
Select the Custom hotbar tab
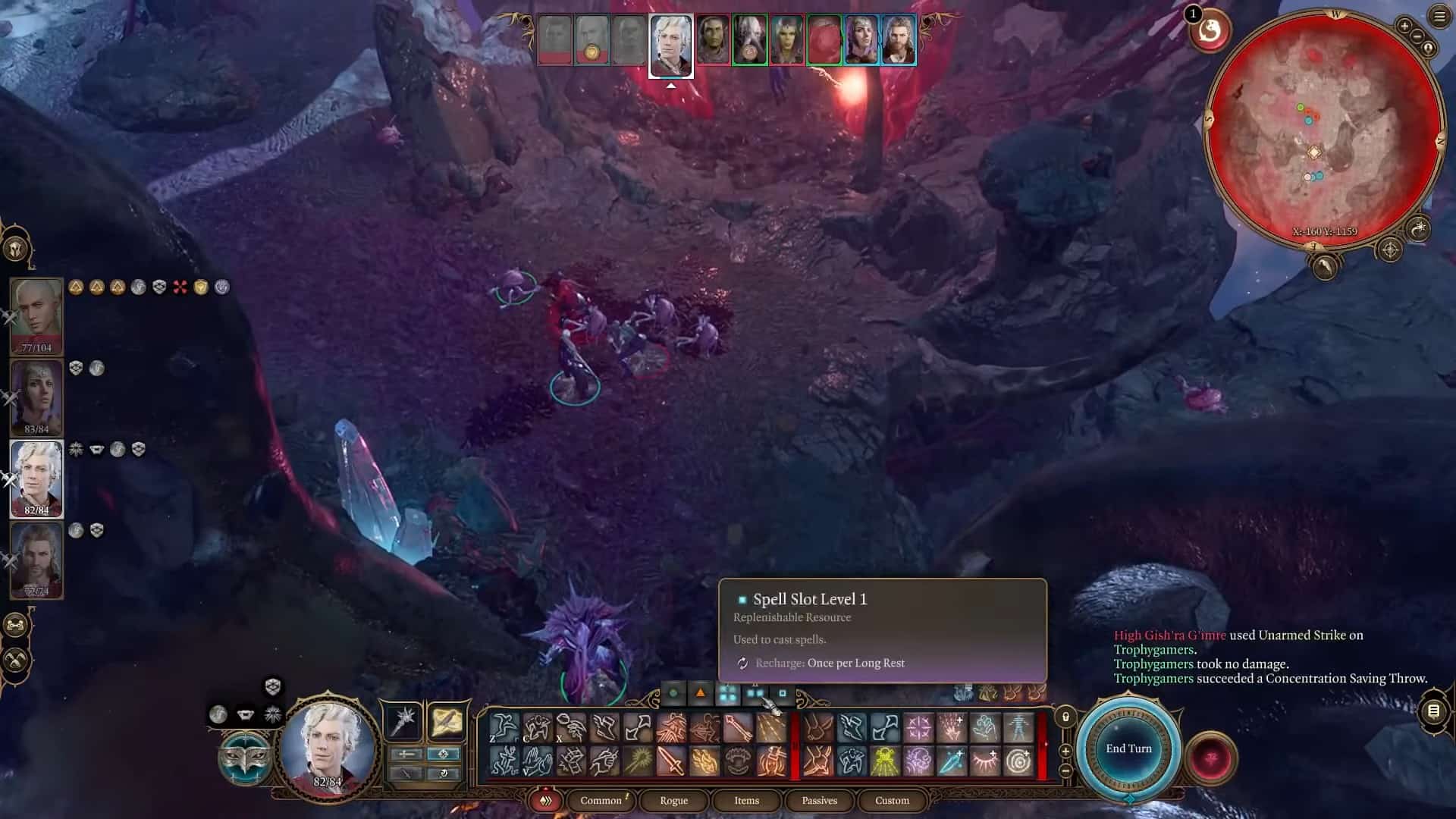892,800
